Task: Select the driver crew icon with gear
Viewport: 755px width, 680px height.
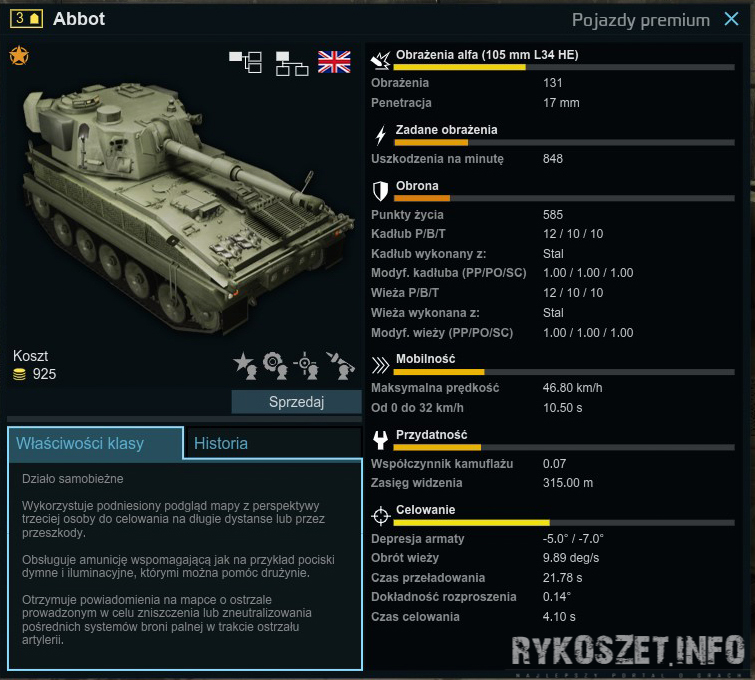Action: [275, 365]
